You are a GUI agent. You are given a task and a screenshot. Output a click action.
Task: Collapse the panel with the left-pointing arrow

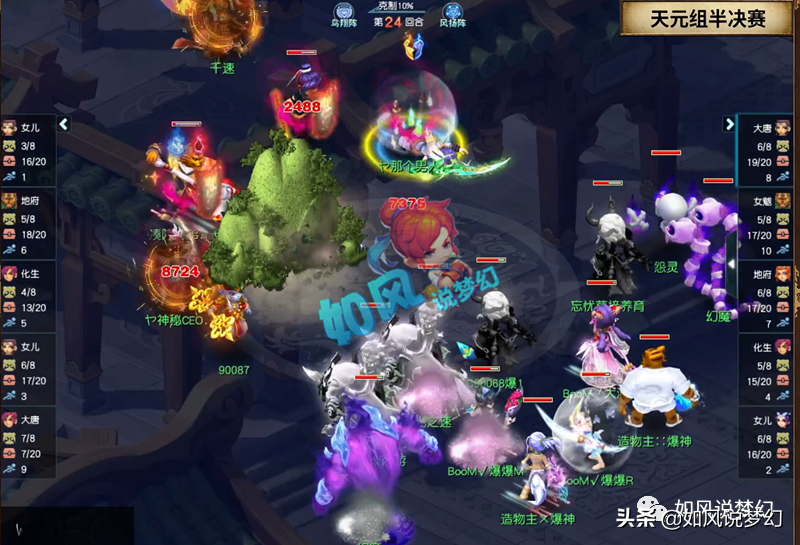point(64,124)
